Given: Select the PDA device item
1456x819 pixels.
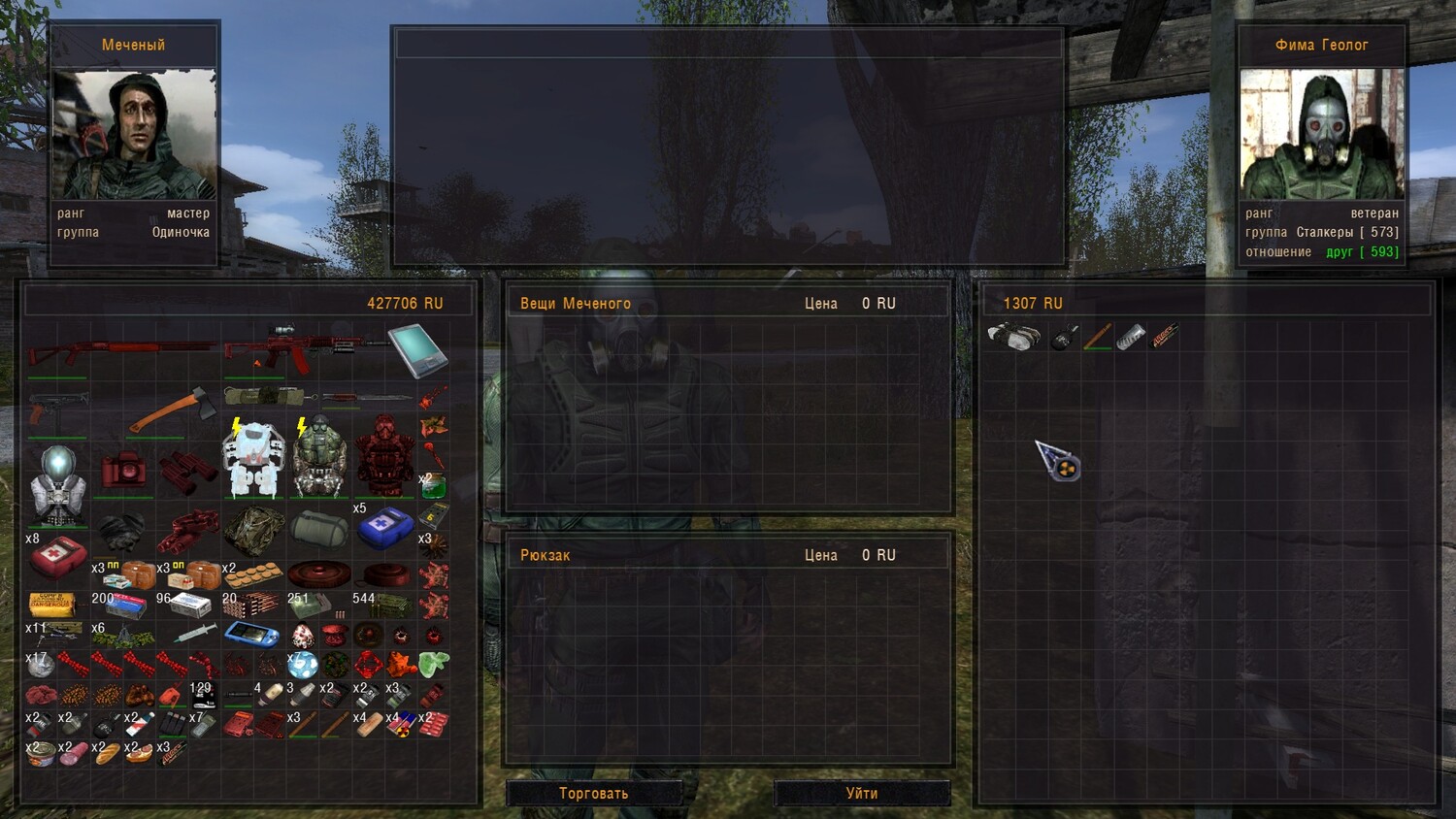Looking at the screenshot, I should tap(417, 350).
